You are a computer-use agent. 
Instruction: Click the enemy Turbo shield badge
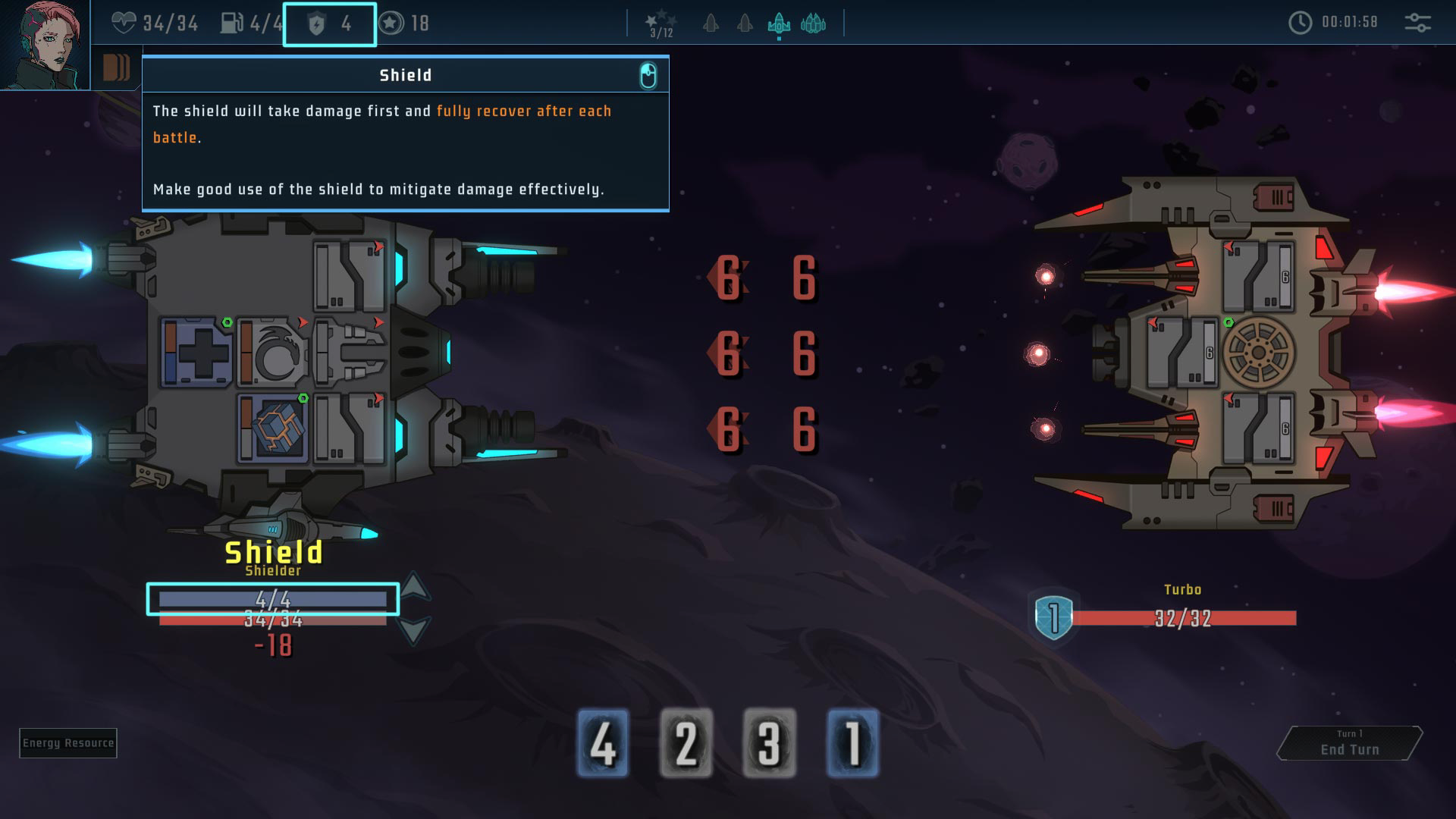[1053, 617]
